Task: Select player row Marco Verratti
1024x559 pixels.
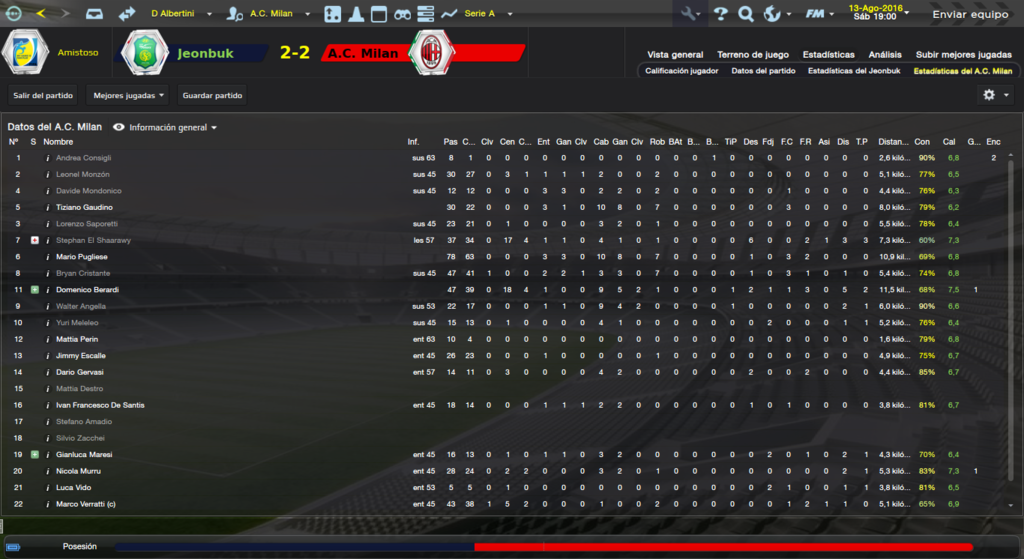Action: [x=85, y=504]
